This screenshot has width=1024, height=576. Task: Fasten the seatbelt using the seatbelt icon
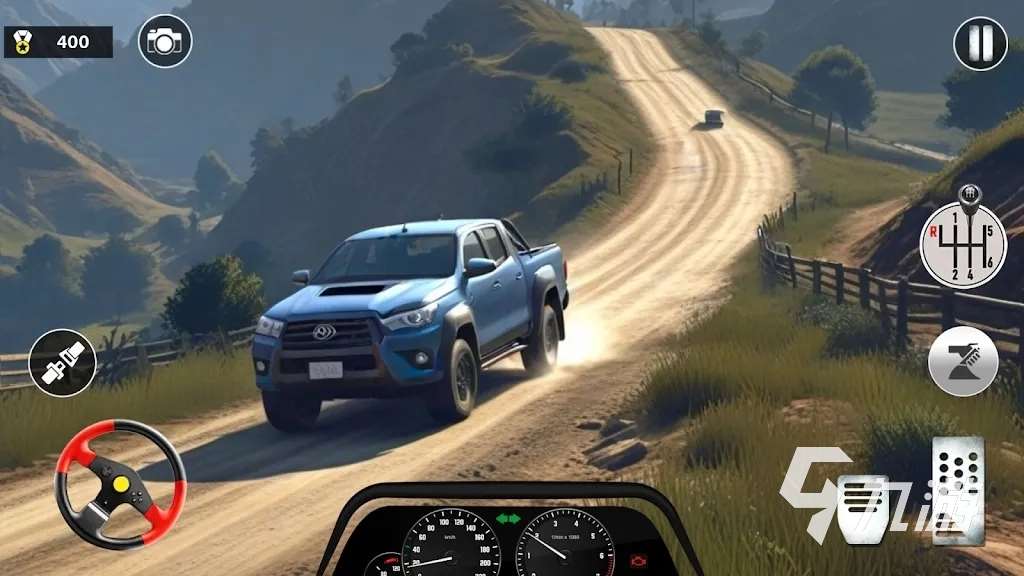[x=62, y=362]
